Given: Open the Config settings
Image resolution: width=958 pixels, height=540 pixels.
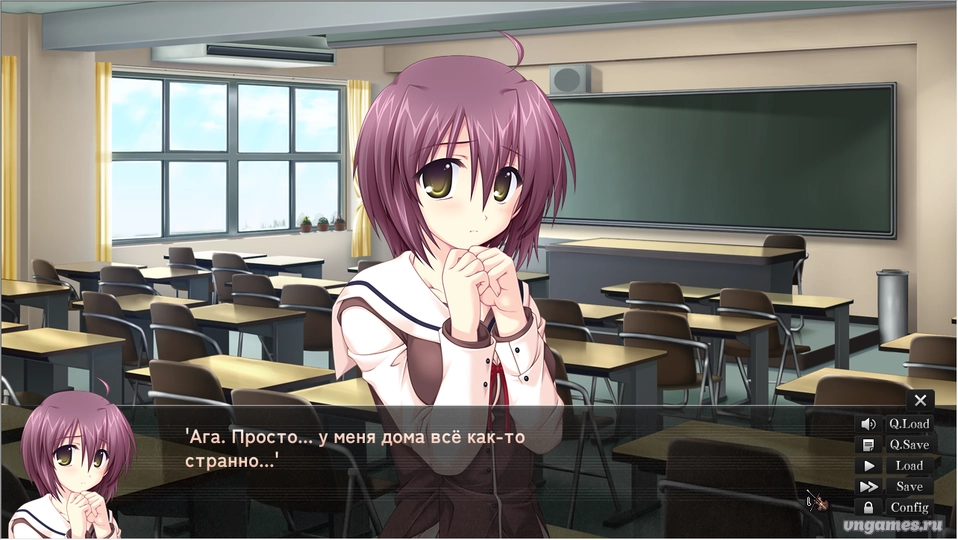Looking at the screenshot, I should (909, 508).
